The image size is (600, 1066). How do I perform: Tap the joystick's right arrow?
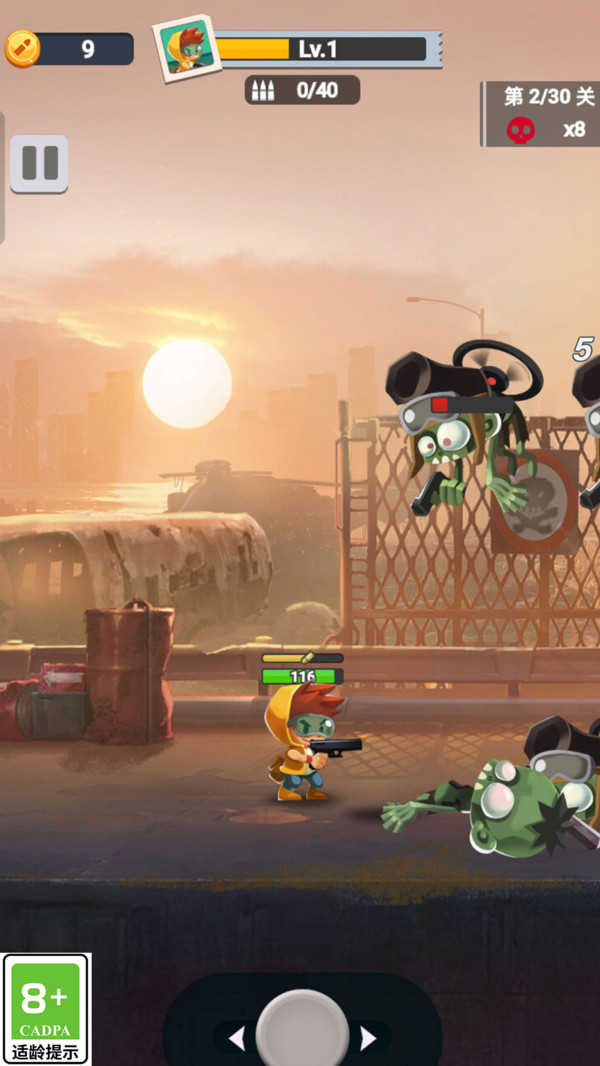point(368,1039)
